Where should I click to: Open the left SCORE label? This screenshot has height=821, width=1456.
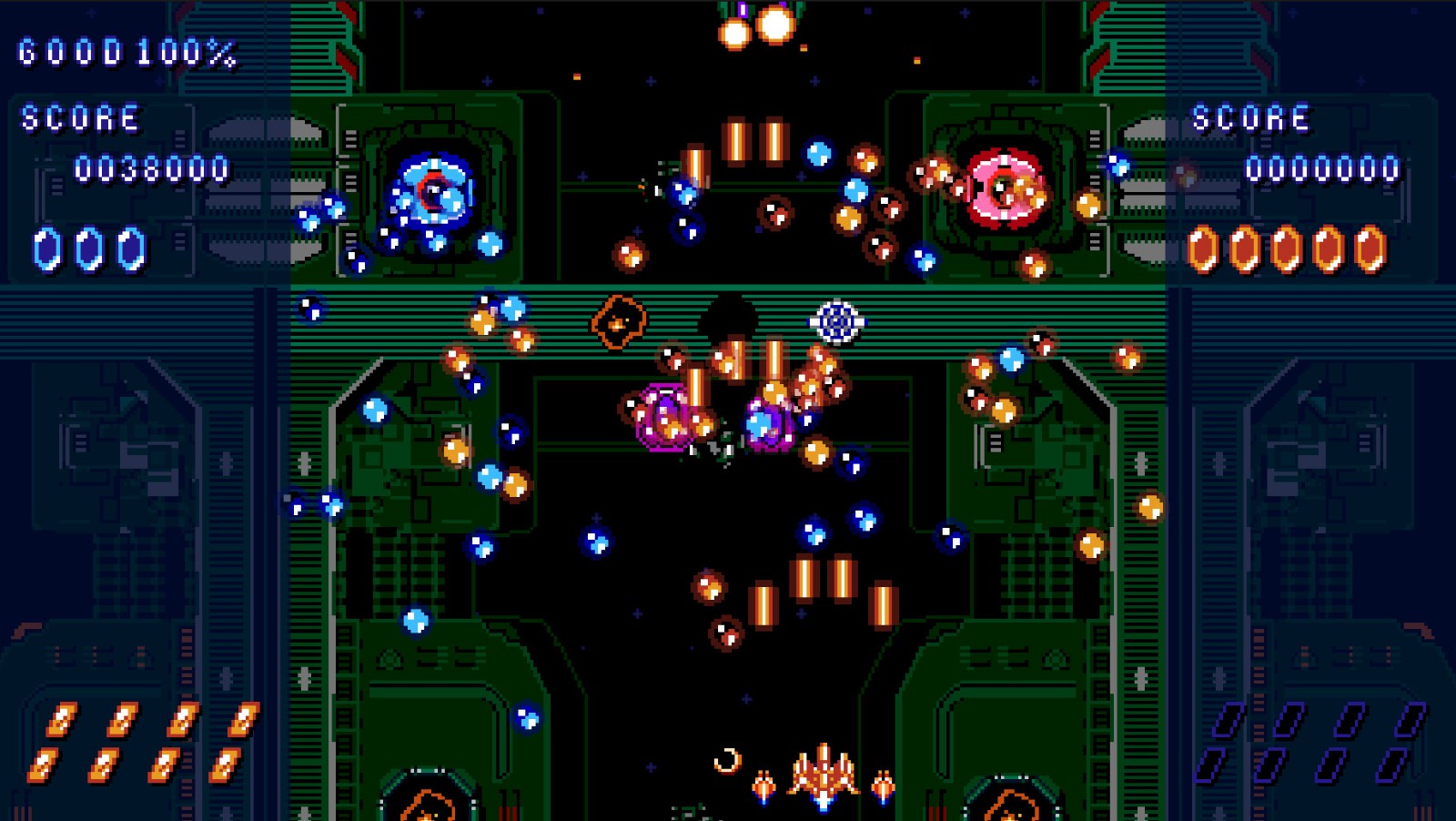coord(82,118)
